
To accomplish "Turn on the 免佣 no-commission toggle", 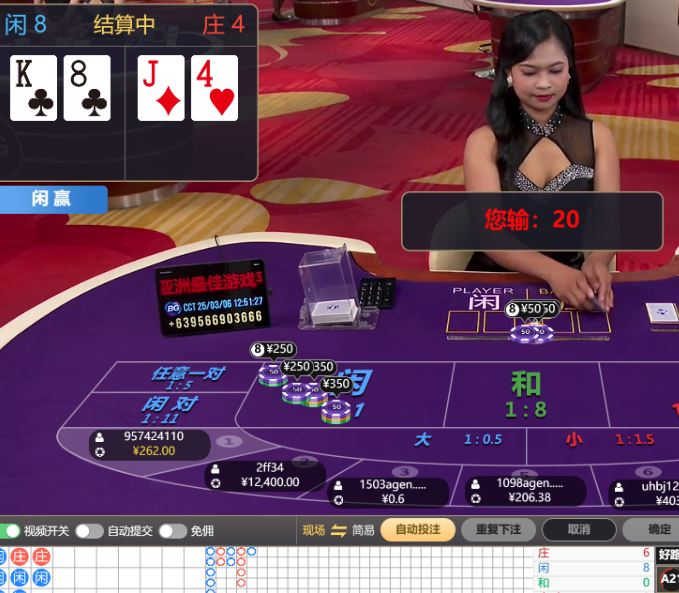I will coord(172,531).
